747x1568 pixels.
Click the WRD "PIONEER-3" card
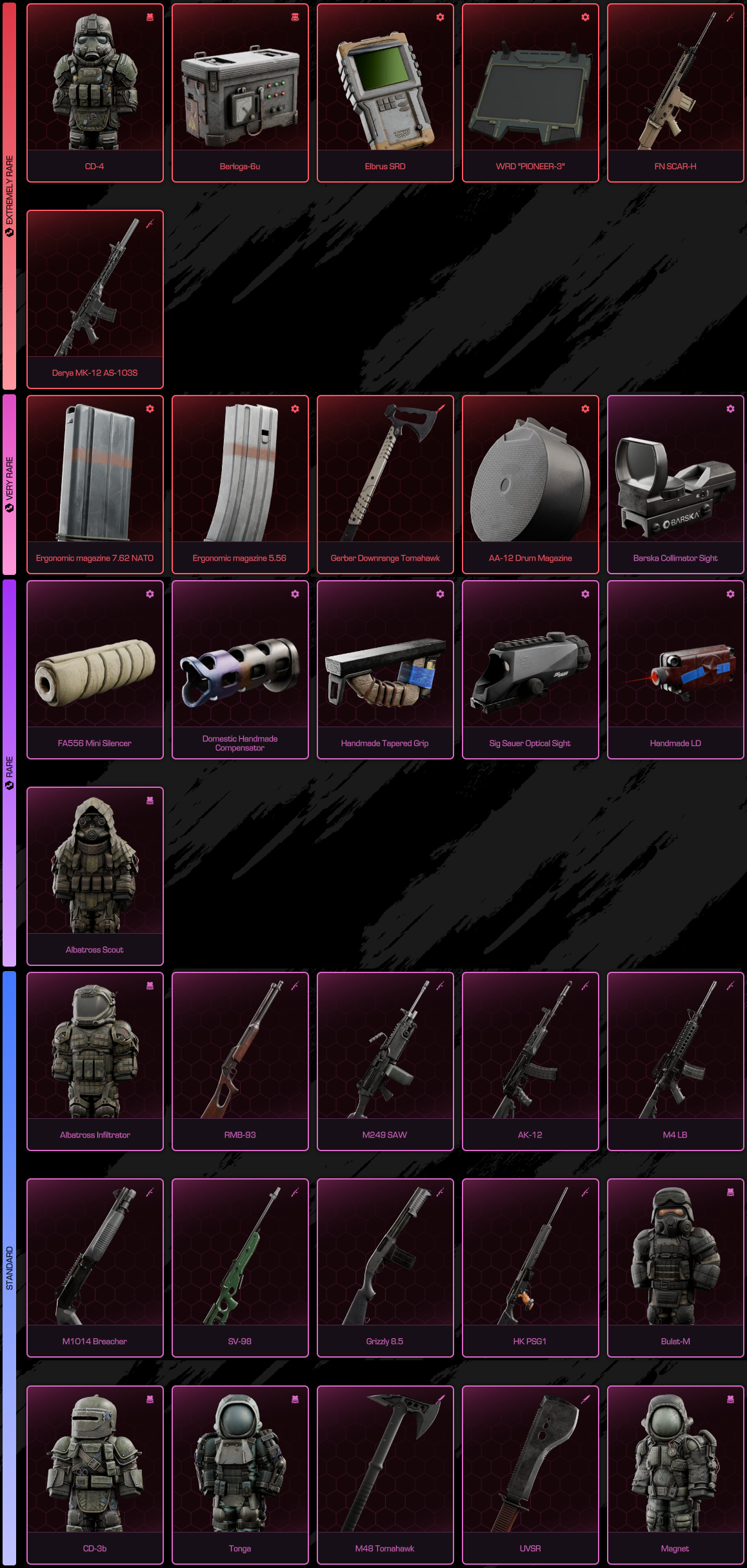[530, 93]
